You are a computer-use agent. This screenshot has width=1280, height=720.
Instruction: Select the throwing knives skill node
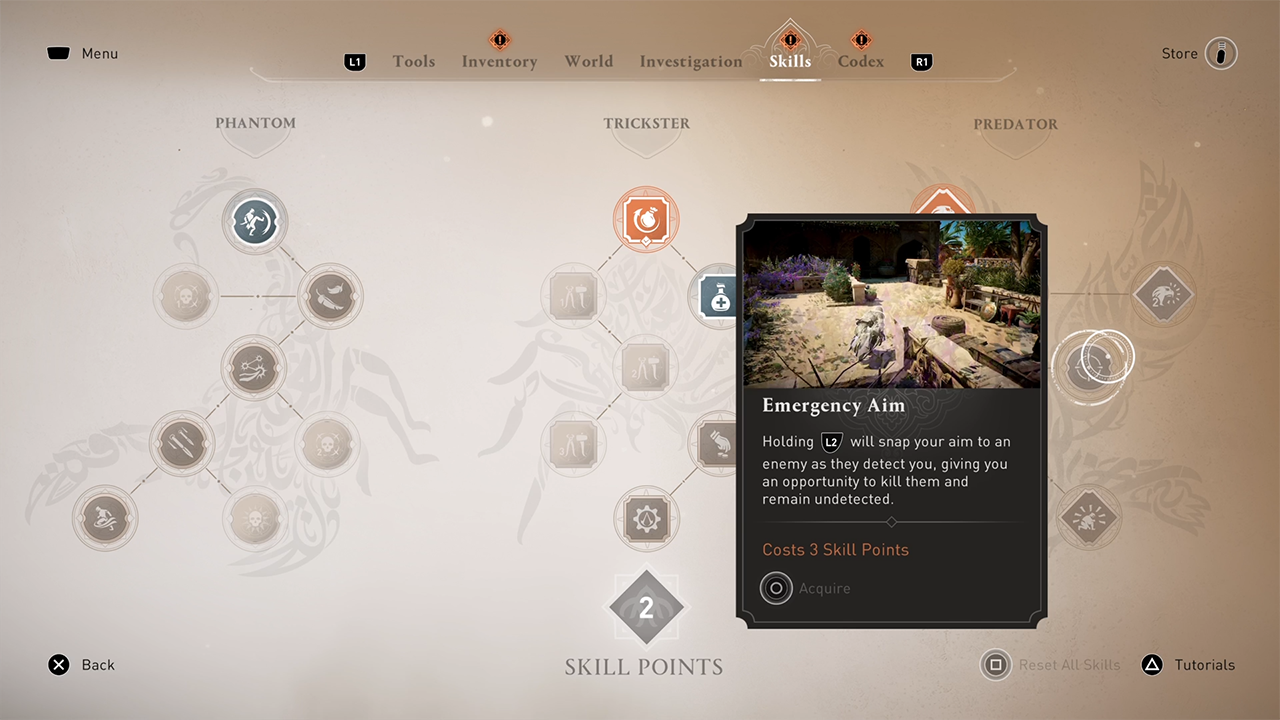(182, 443)
